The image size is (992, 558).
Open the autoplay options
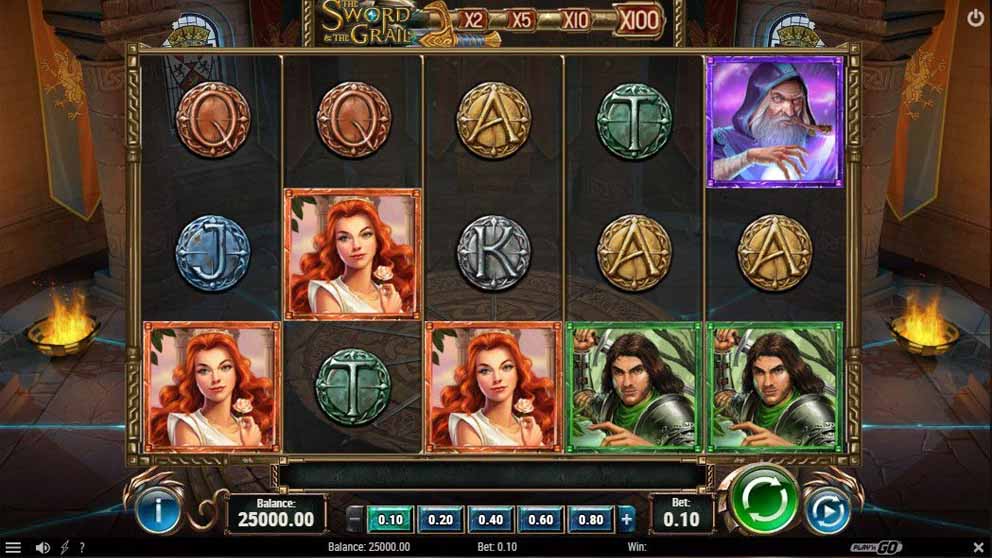pos(828,510)
